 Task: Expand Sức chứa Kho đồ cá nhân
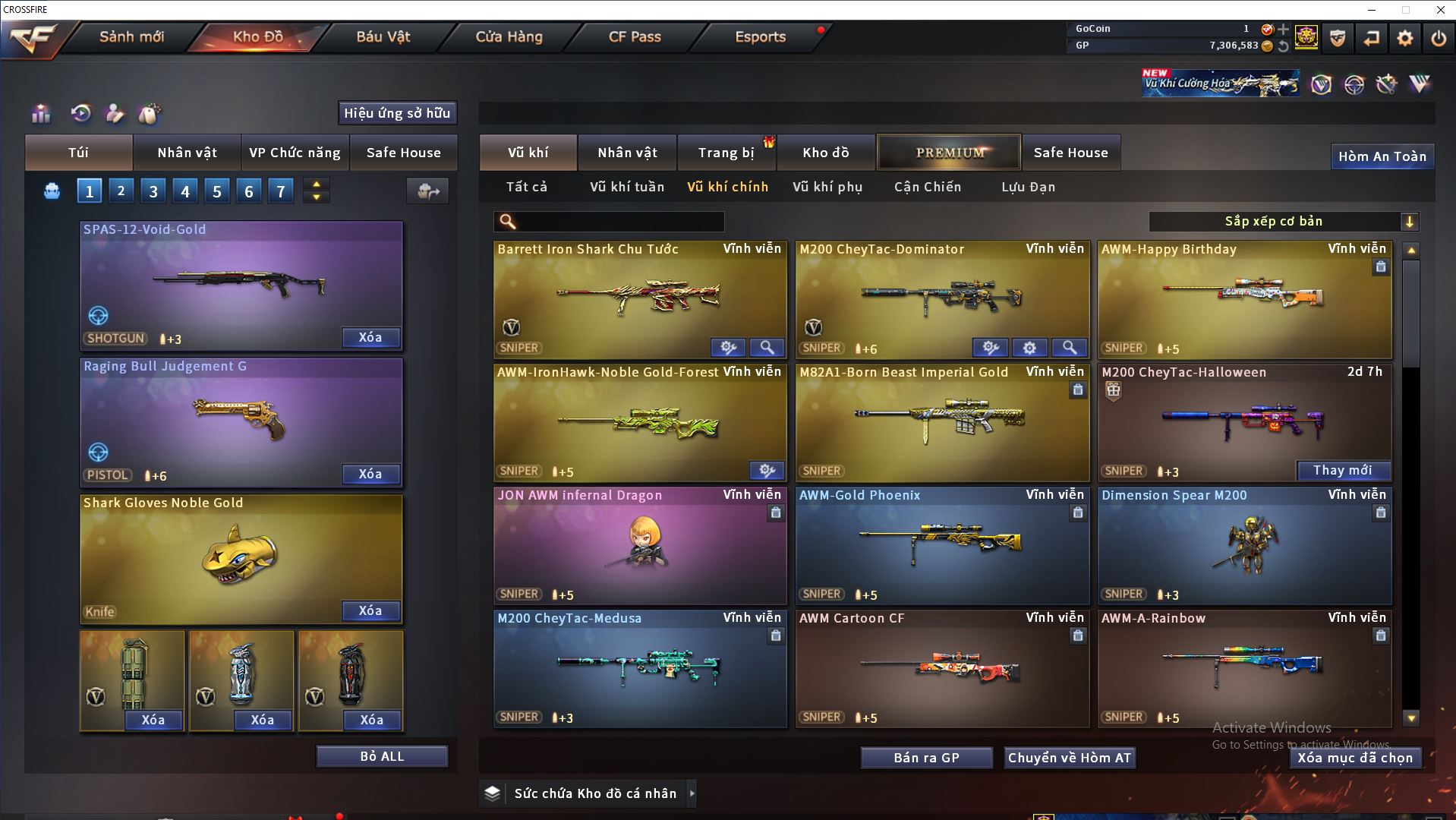coord(692,793)
